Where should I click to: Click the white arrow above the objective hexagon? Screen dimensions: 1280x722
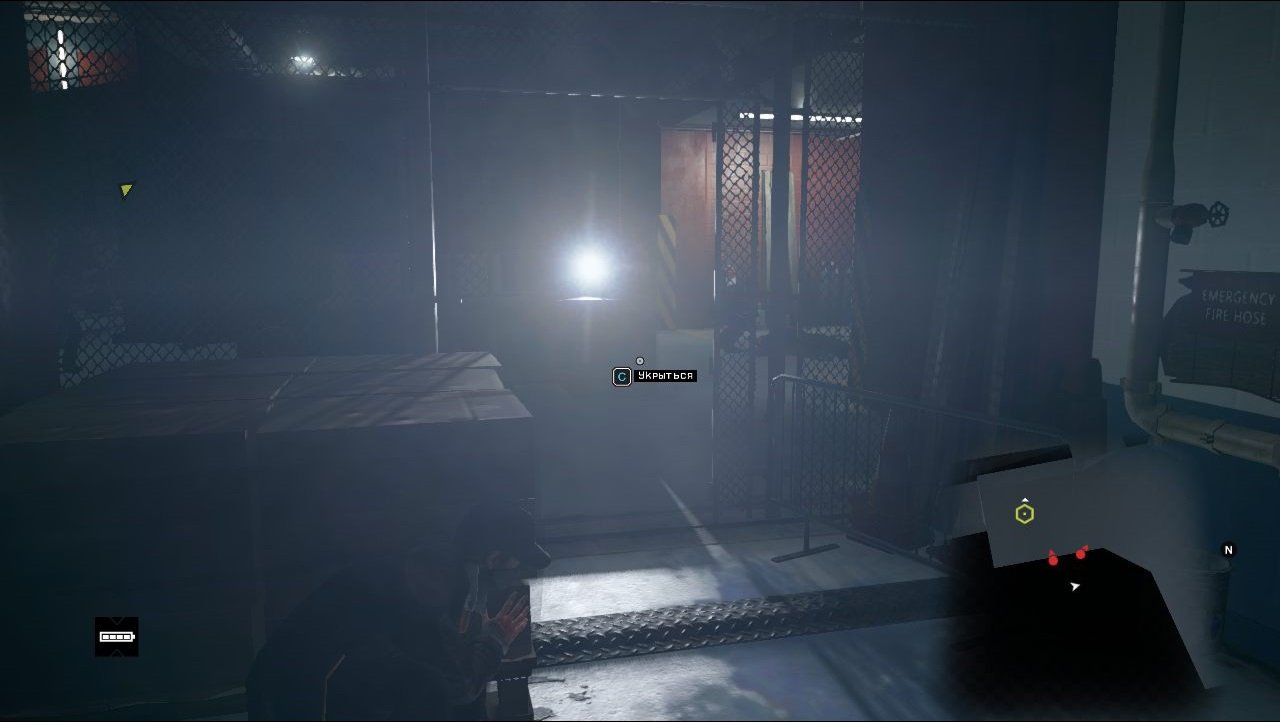1025,498
